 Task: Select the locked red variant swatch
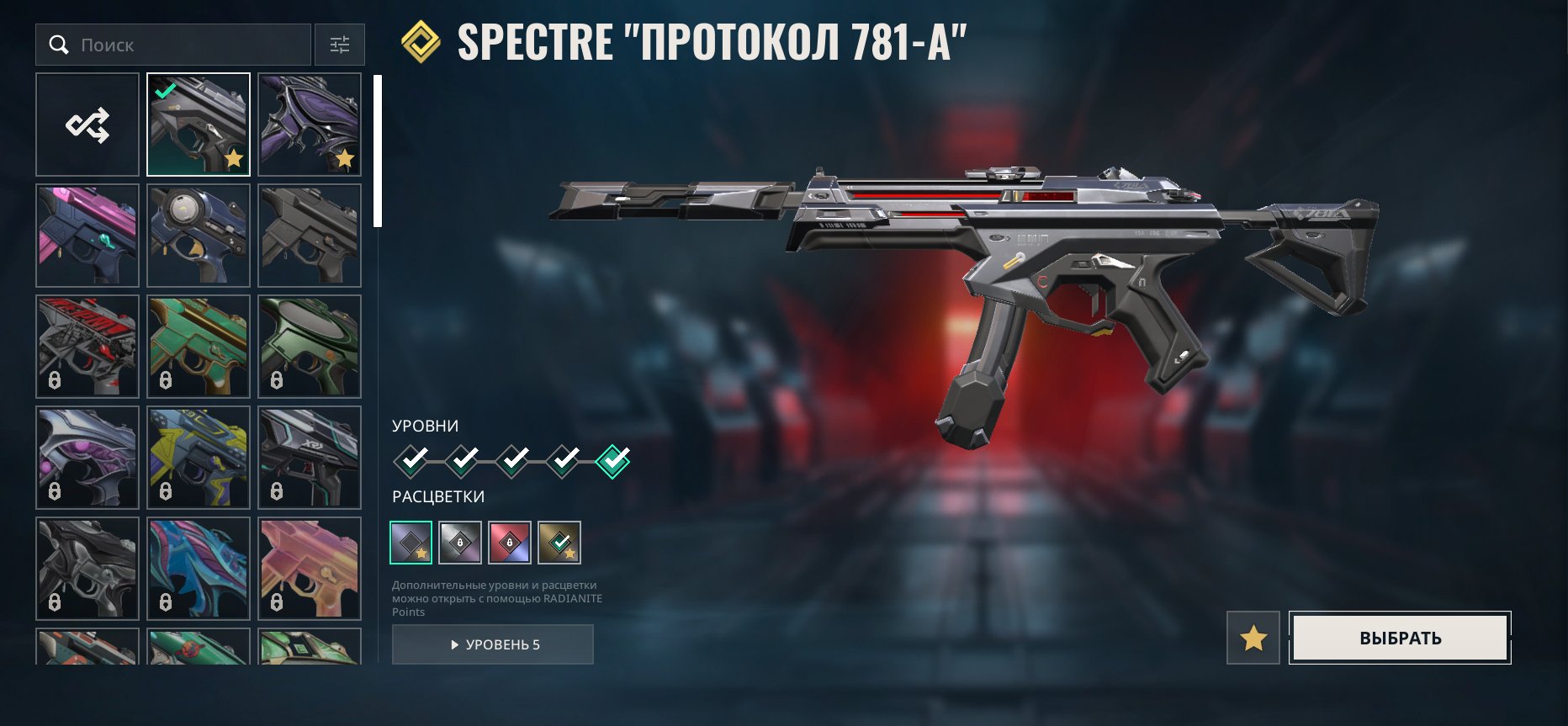[x=511, y=543]
